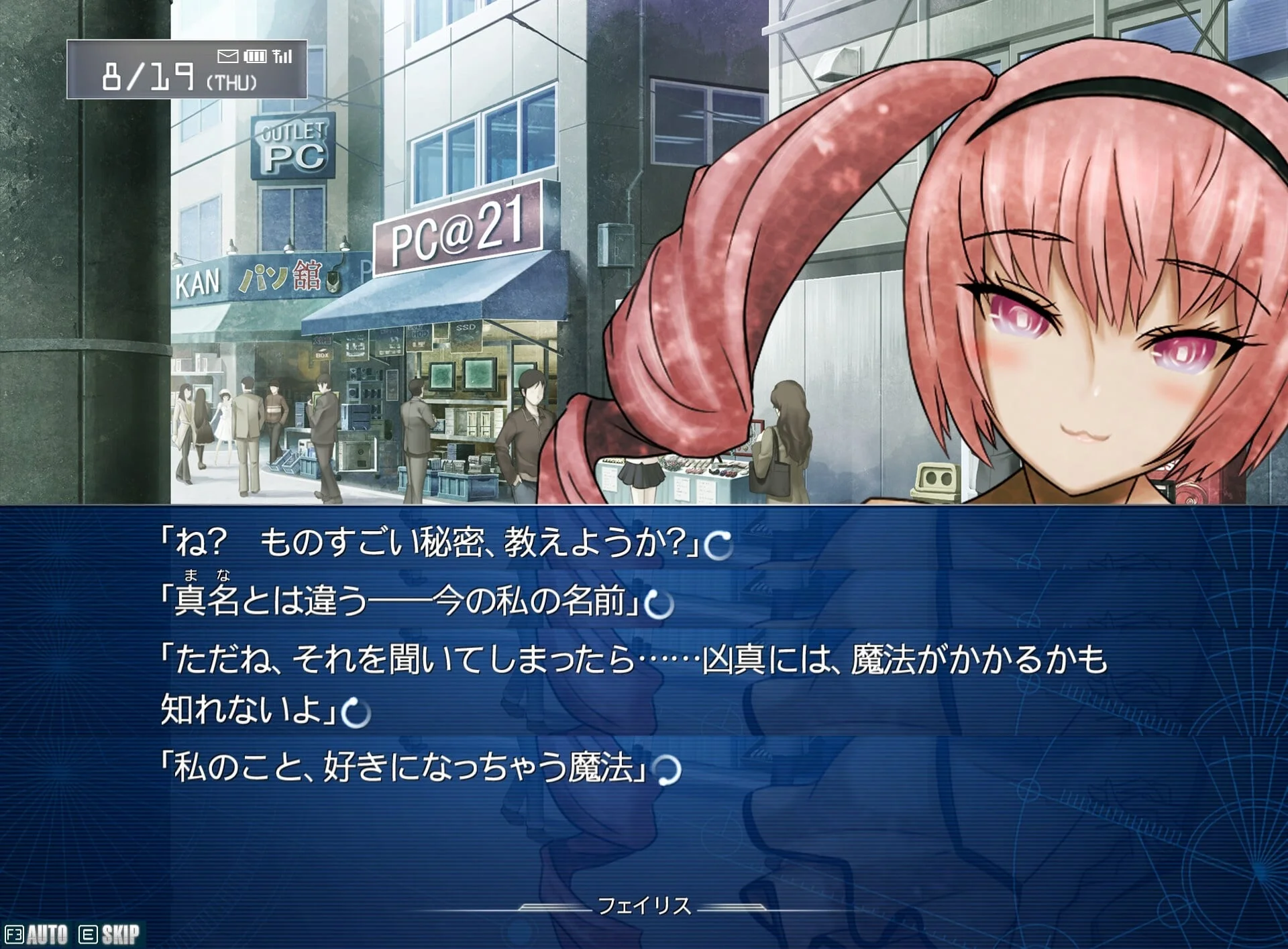The height and width of the screenshot is (949, 1288).
Task: Activate the SKIP text function
Action: click(x=111, y=934)
